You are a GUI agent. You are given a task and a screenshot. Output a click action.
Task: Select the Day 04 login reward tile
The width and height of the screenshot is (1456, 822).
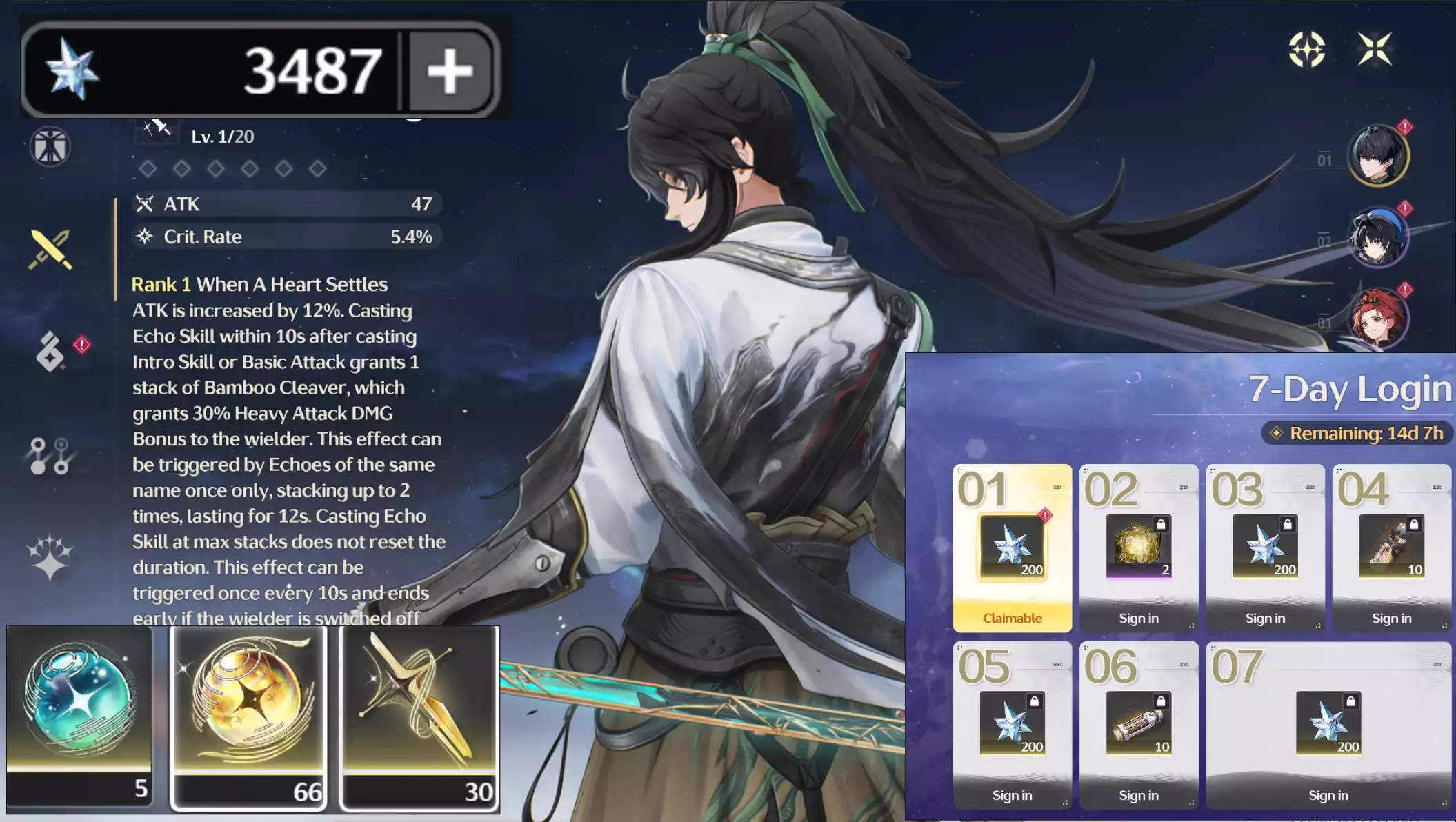pyautogui.click(x=1391, y=548)
